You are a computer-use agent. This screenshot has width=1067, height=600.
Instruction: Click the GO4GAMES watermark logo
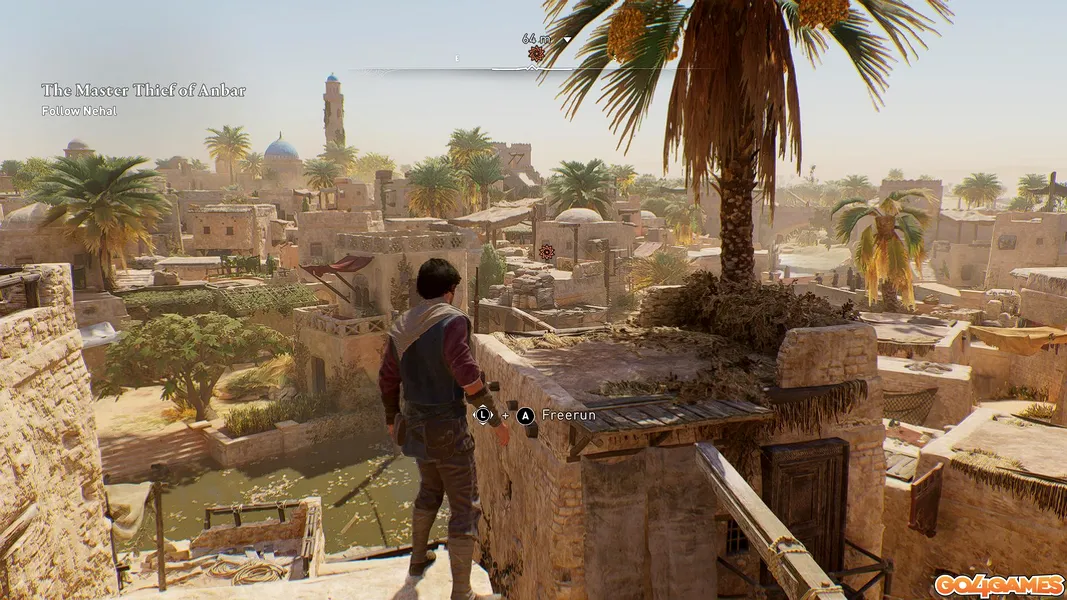click(x=998, y=585)
